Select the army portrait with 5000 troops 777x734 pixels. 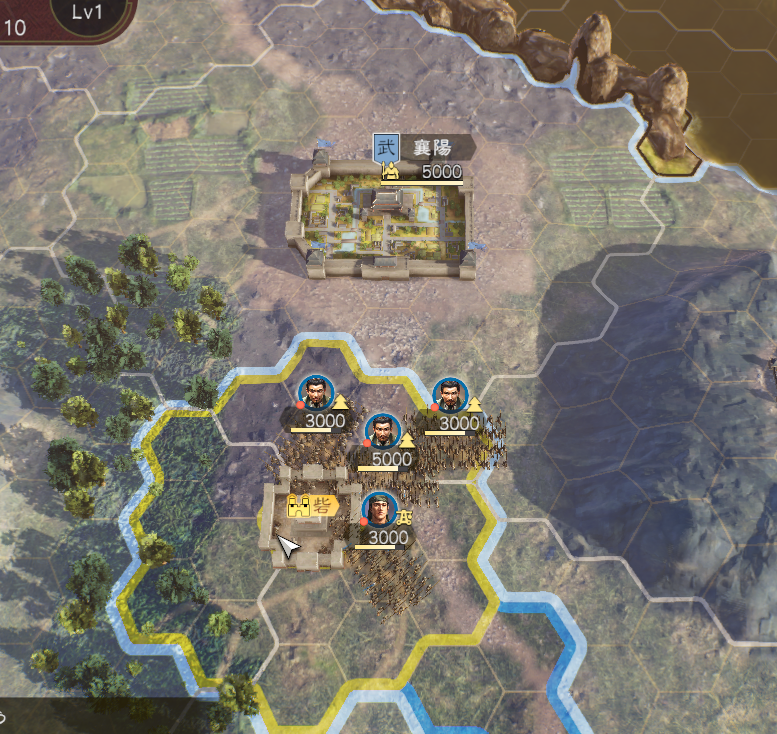pos(381,431)
